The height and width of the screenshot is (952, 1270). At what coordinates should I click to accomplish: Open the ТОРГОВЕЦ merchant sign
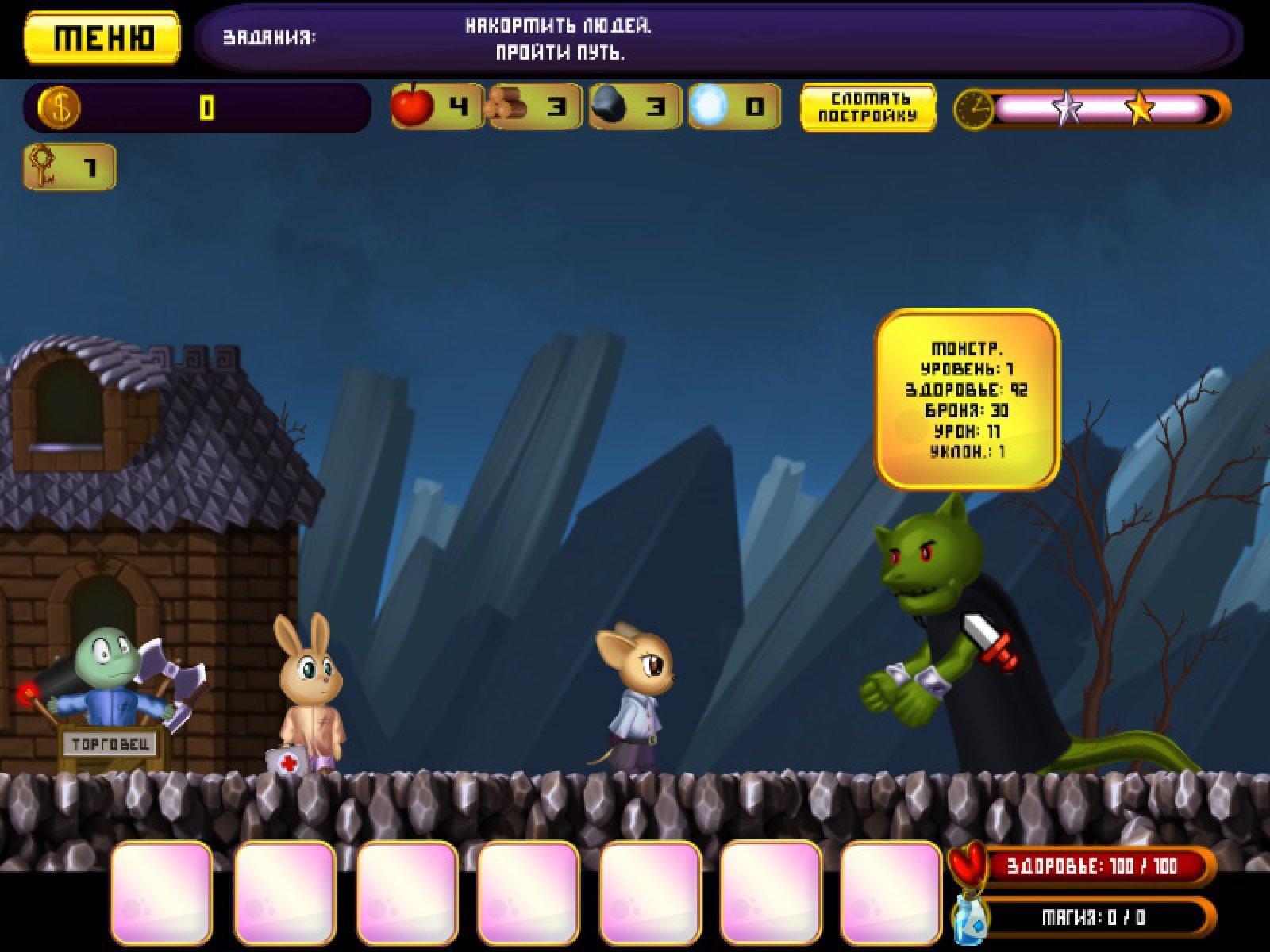point(111,744)
